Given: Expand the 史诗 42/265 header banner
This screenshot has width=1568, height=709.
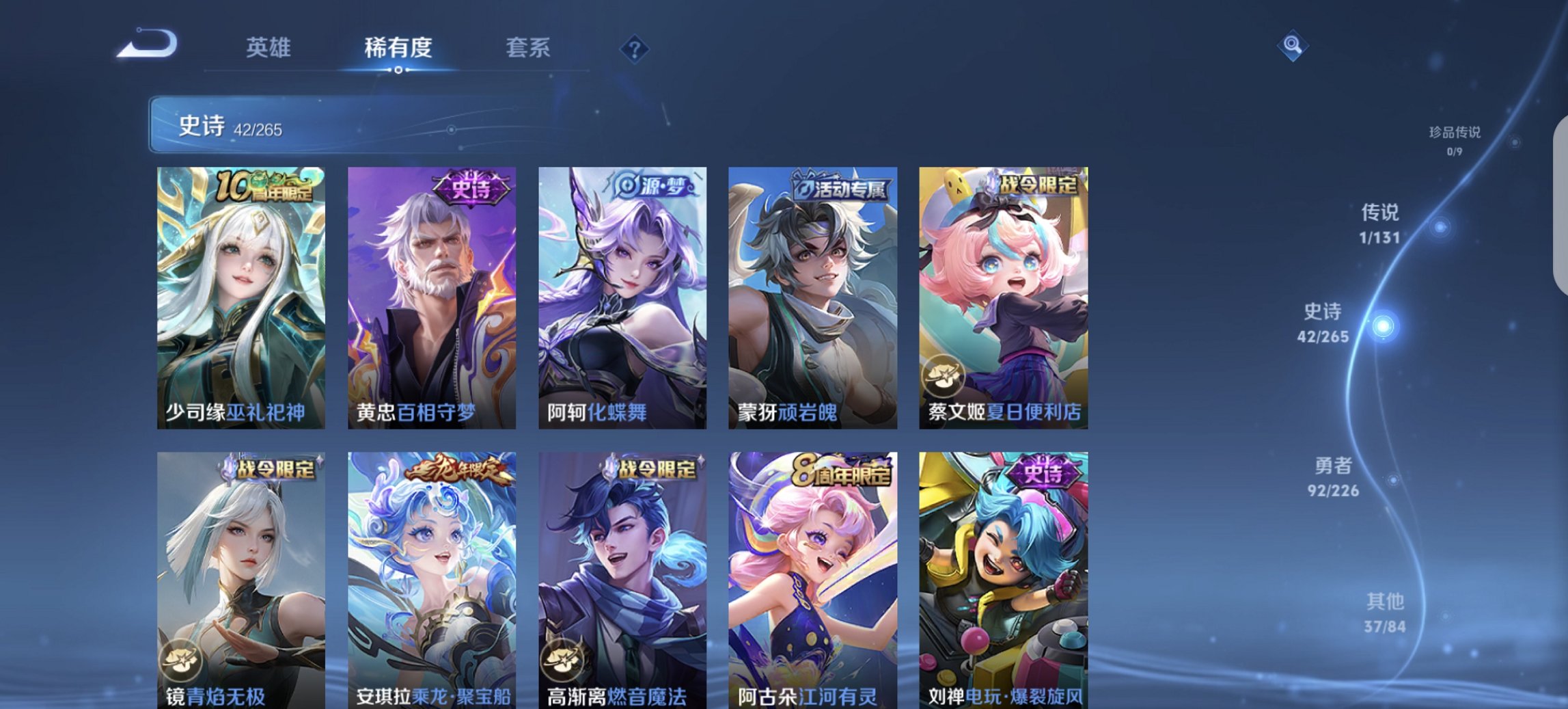Looking at the screenshot, I should pyautogui.click(x=232, y=124).
